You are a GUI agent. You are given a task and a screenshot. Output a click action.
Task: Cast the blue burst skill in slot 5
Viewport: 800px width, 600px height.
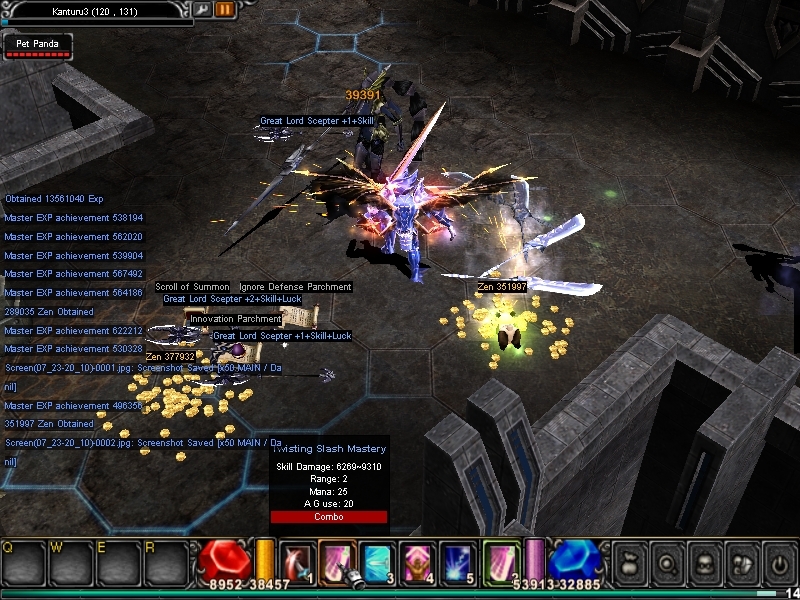458,561
